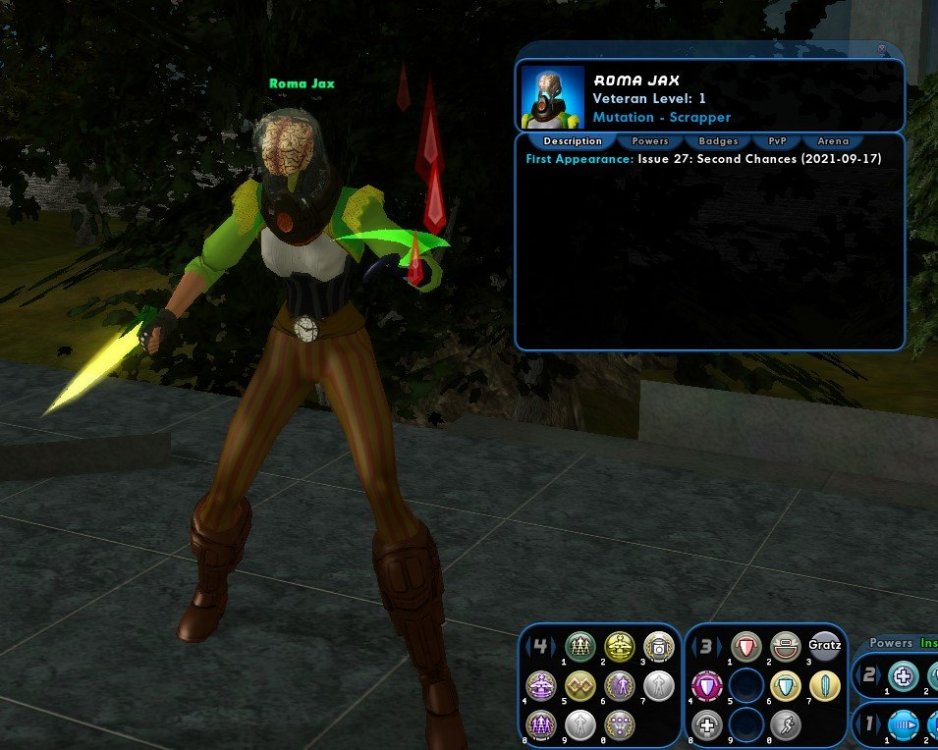The width and height of the screenshot is (938, 750).
Task: Activate the grey running figure power
Action: [x=785, y=724]
